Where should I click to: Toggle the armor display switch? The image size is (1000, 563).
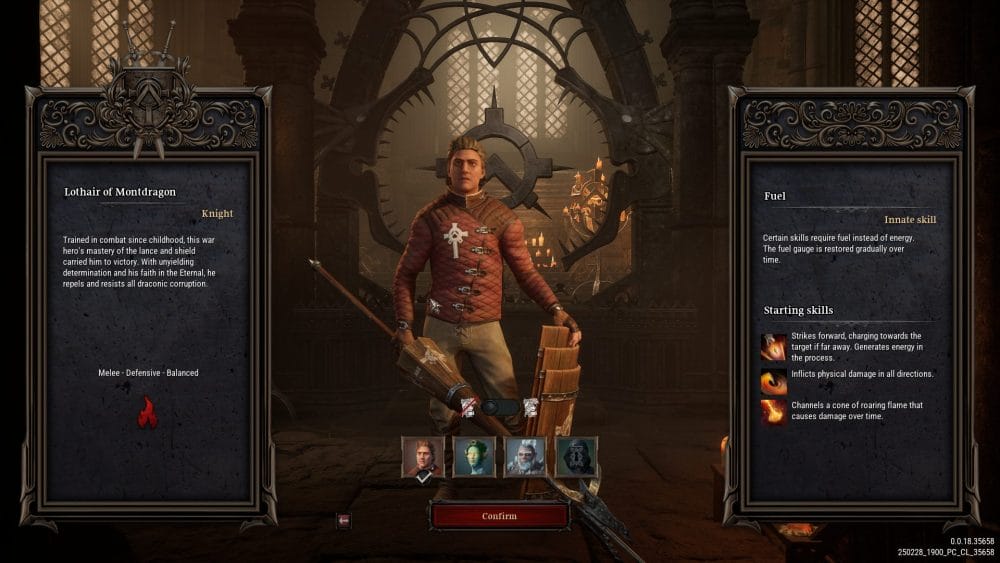[x=499, y=407]
